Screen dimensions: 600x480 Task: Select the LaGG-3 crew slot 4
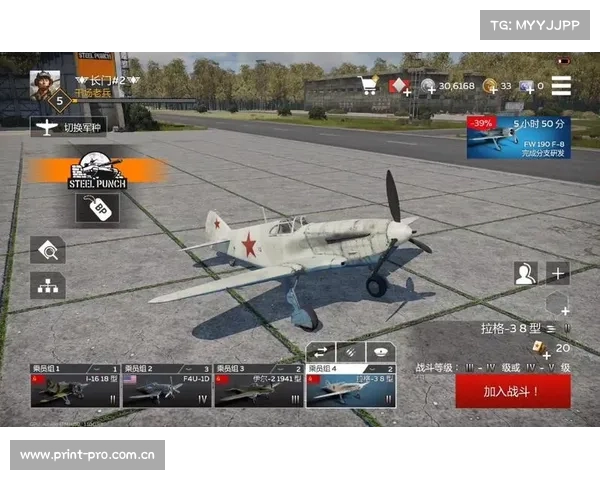click(351, 386)
